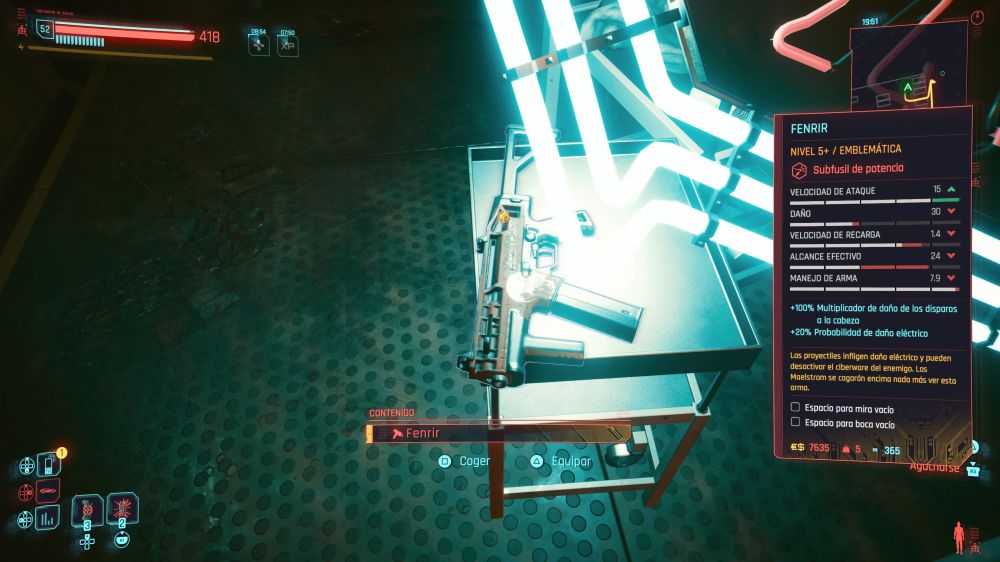Viewport: 1000px width, 562px height.
Task: Choose the Coger option to pick up
Action: (x=466, y=461)
